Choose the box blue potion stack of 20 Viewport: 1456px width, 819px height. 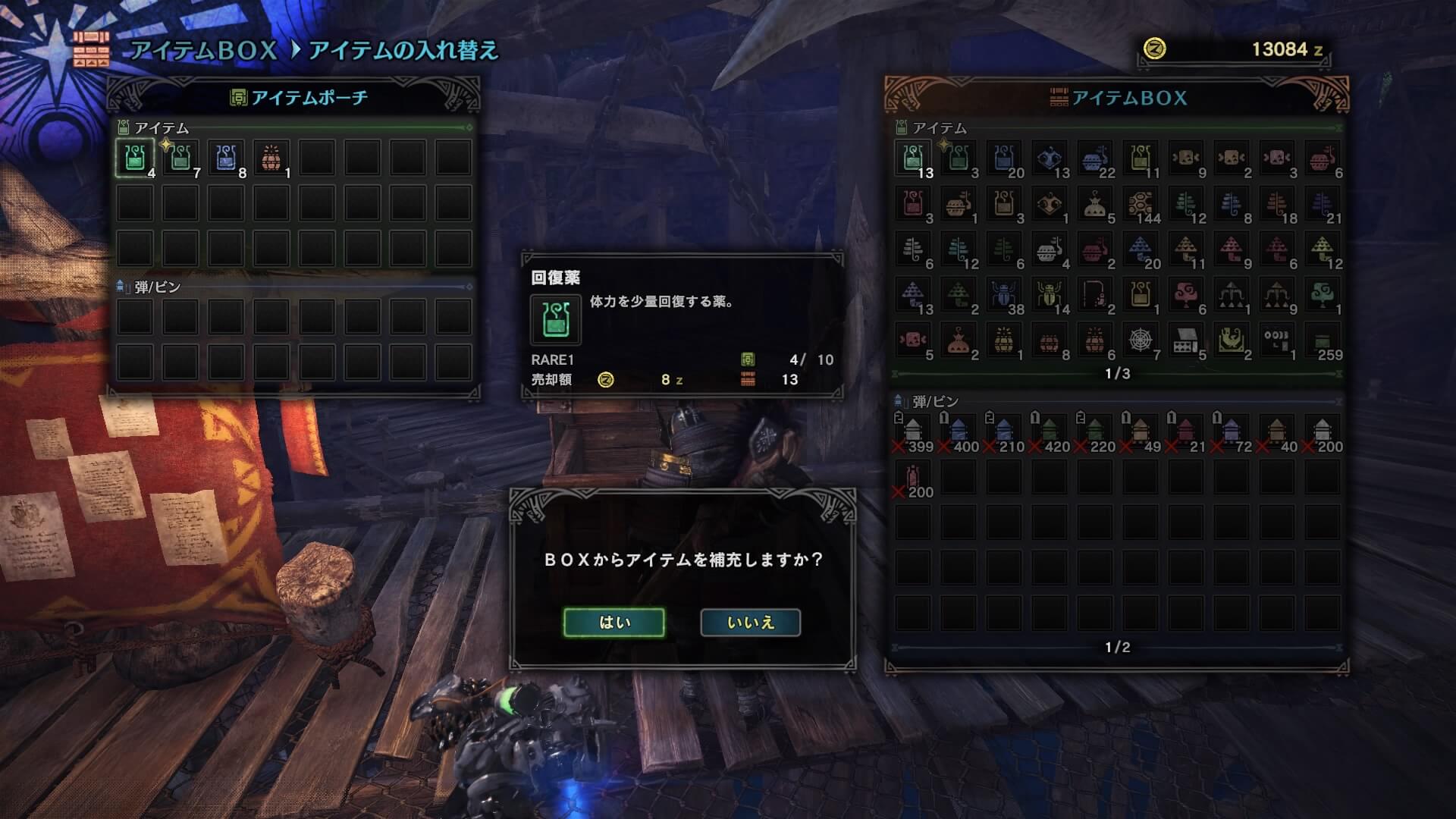click(x=1004, y=158)
